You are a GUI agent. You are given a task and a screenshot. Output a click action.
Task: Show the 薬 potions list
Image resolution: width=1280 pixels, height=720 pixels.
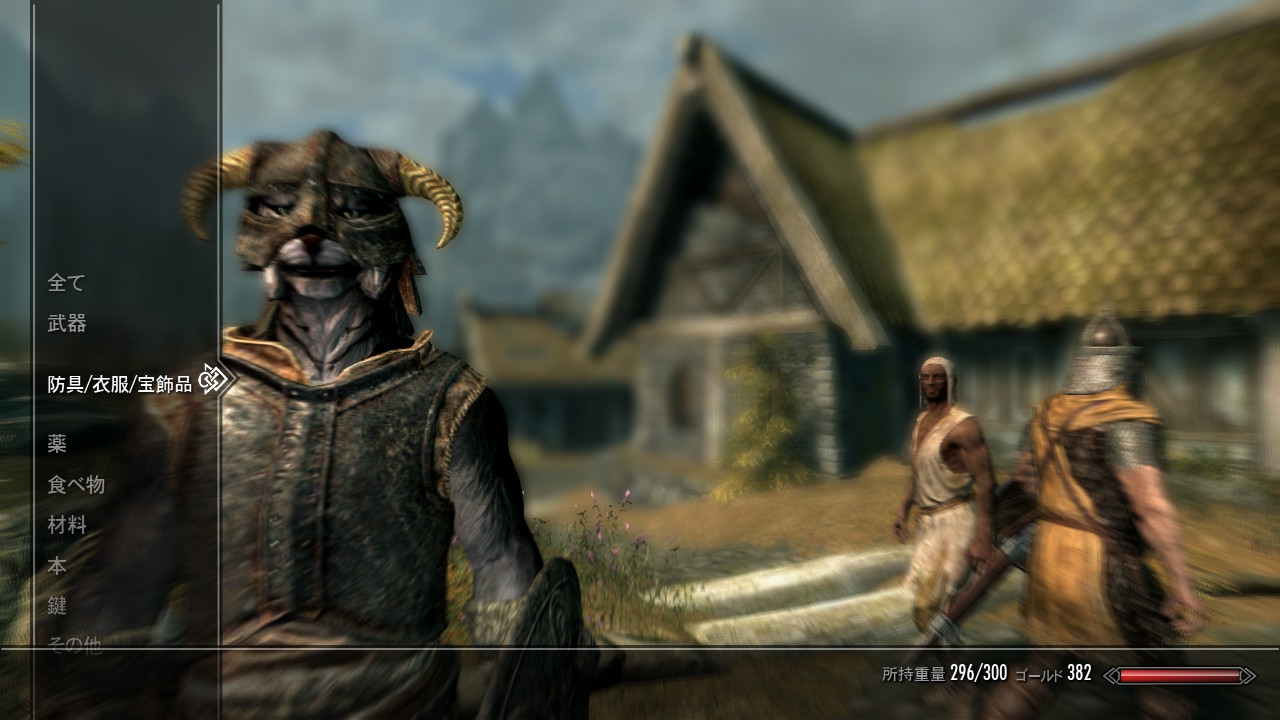[57, 444]
